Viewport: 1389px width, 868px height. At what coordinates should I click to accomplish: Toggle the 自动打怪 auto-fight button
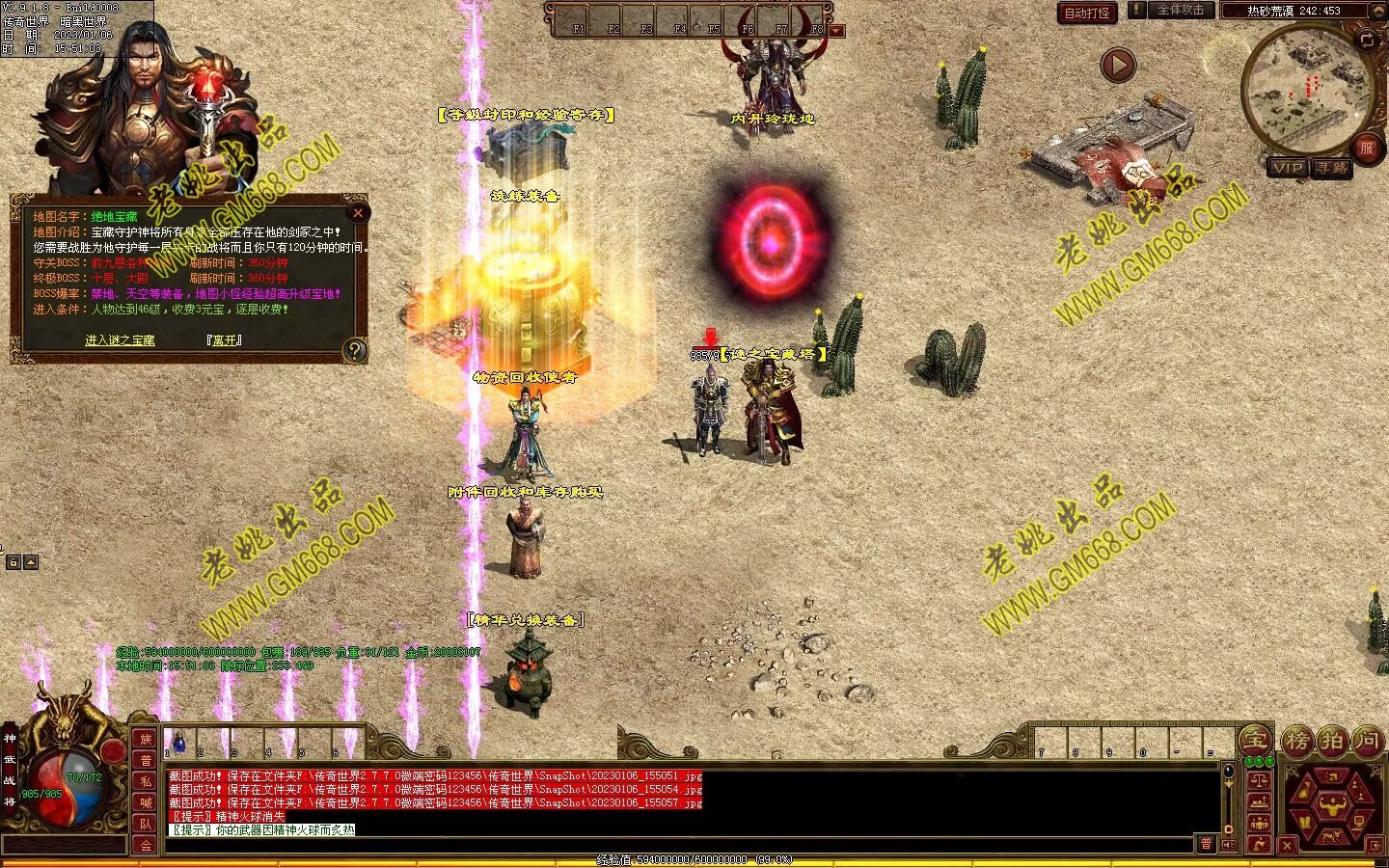pos(1087,13)
